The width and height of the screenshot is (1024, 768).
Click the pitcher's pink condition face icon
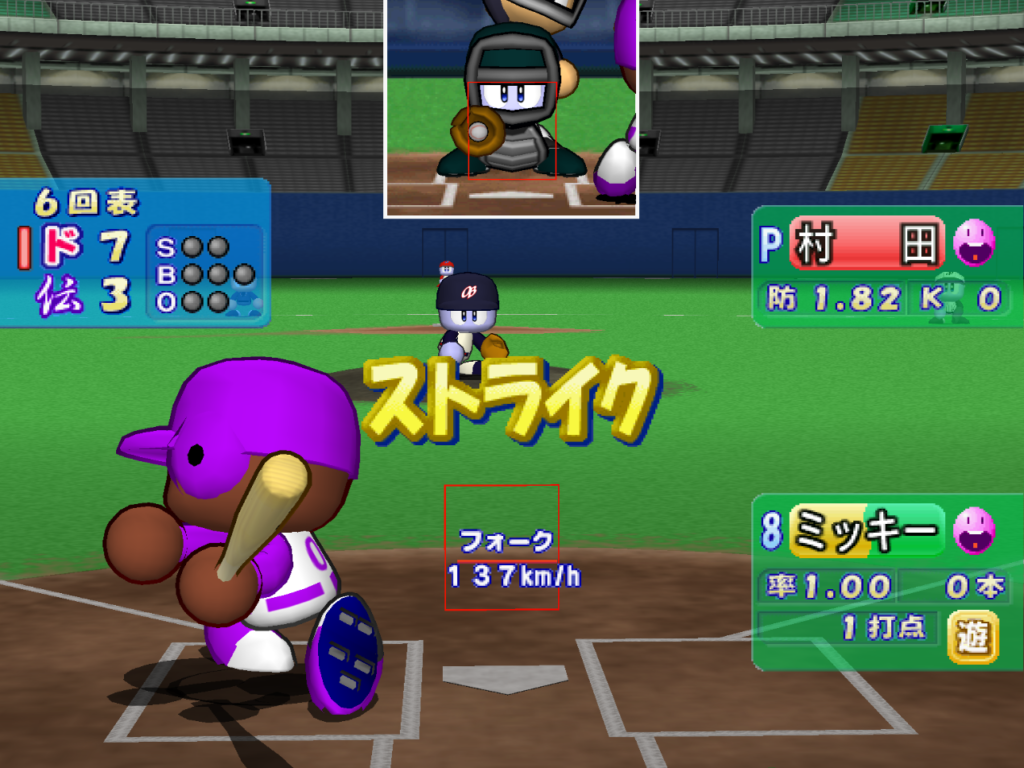(x=974, y=242)
